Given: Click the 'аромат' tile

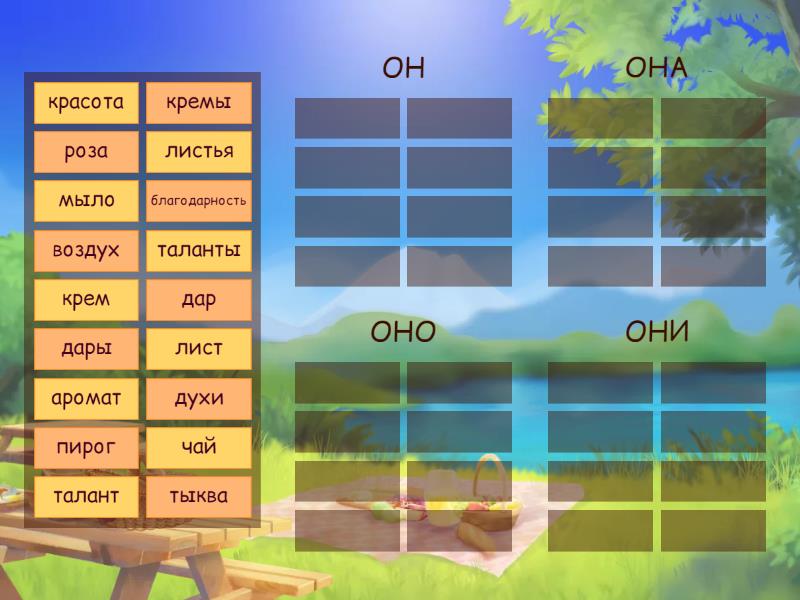Looking at the screenshot, I should pyautogui.click(x=86, y=399).
